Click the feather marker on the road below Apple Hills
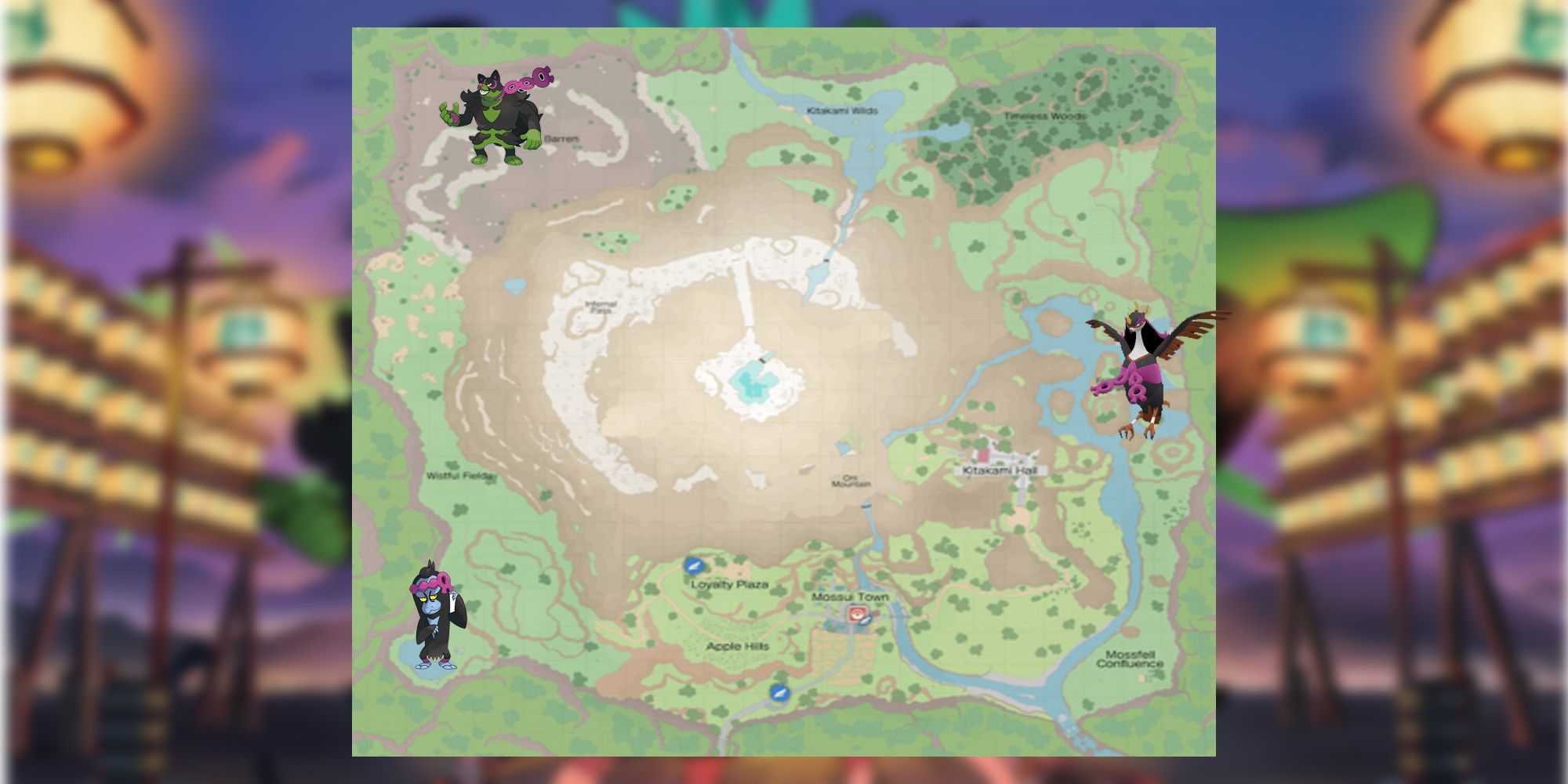 [779, 692]
